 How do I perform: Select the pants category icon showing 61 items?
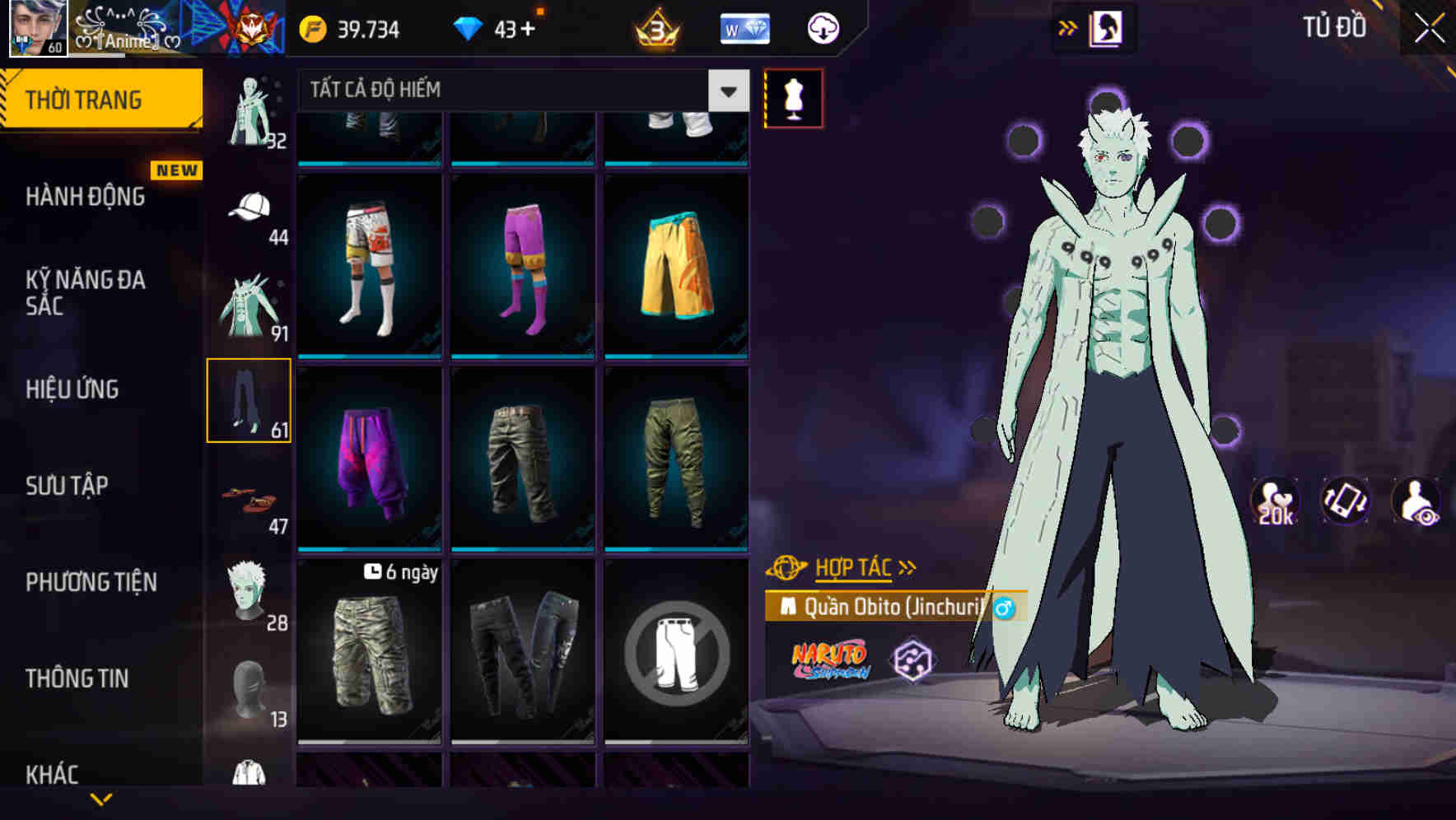click(250, 399)
